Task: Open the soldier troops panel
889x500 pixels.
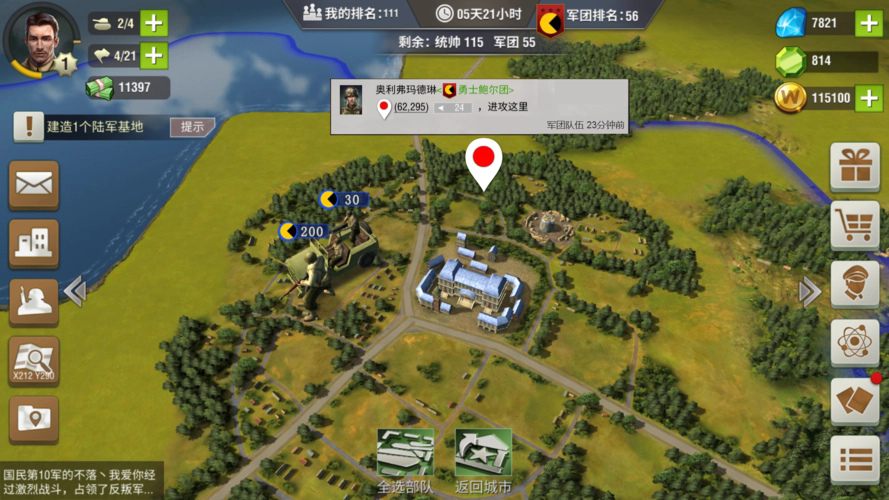Action: tap(34, 302)
